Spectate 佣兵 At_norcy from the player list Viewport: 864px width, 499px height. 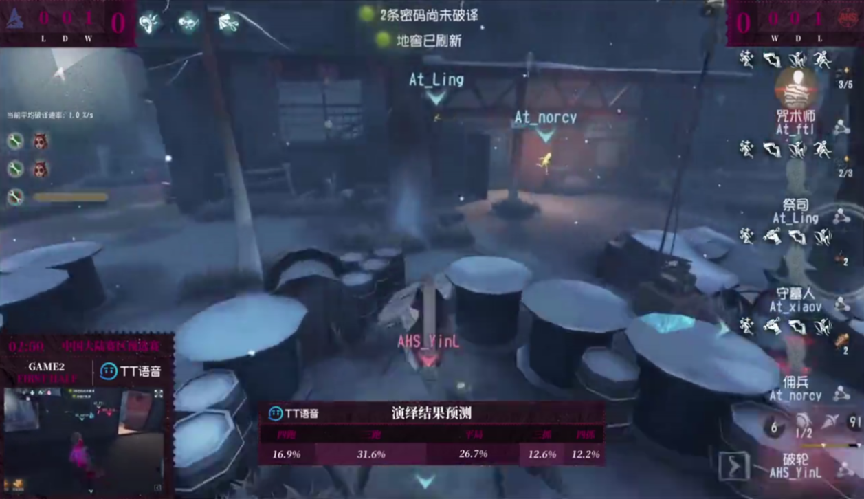point(796,389)
